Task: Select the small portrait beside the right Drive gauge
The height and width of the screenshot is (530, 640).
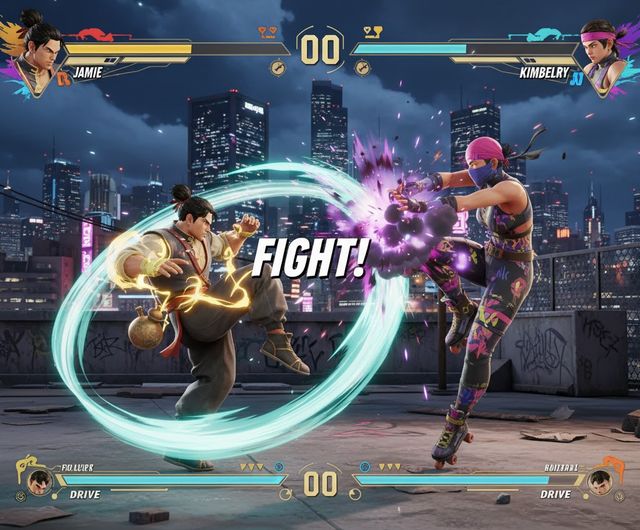Action: click(x=602, y=482)
